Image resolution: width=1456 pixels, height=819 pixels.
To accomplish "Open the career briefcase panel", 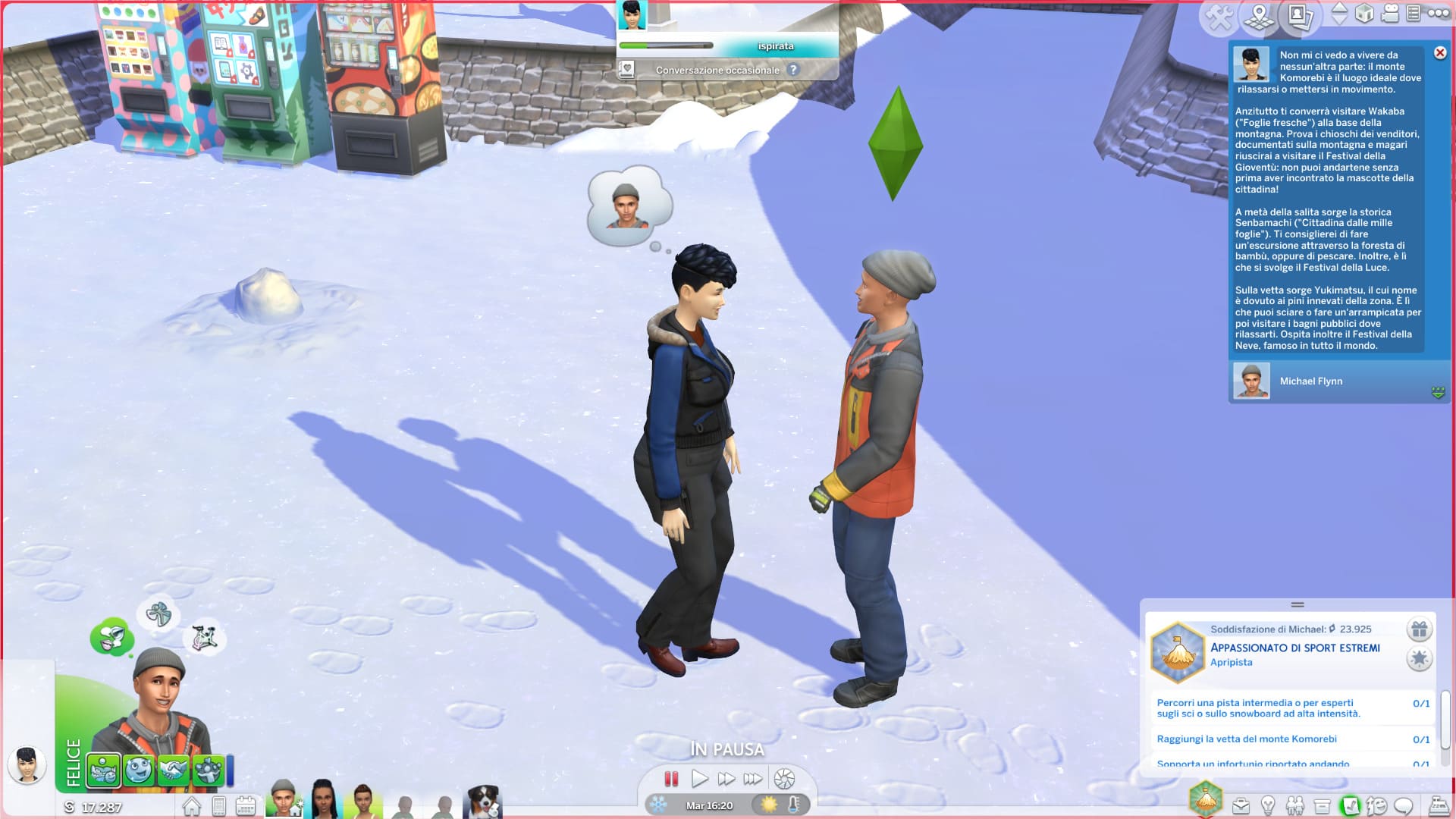I will click(1241, 805).
